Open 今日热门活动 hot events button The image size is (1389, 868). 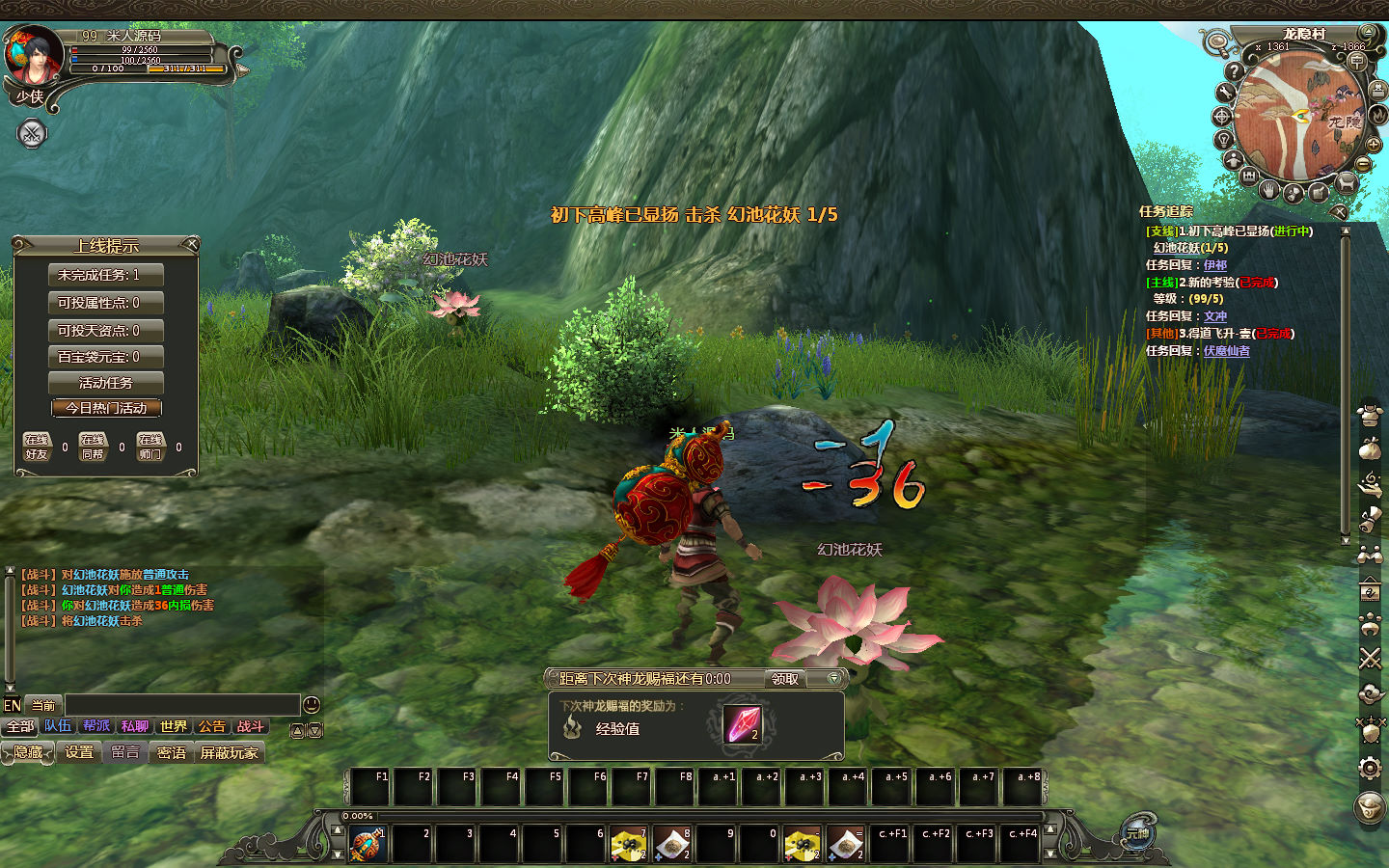pos(106,408)
